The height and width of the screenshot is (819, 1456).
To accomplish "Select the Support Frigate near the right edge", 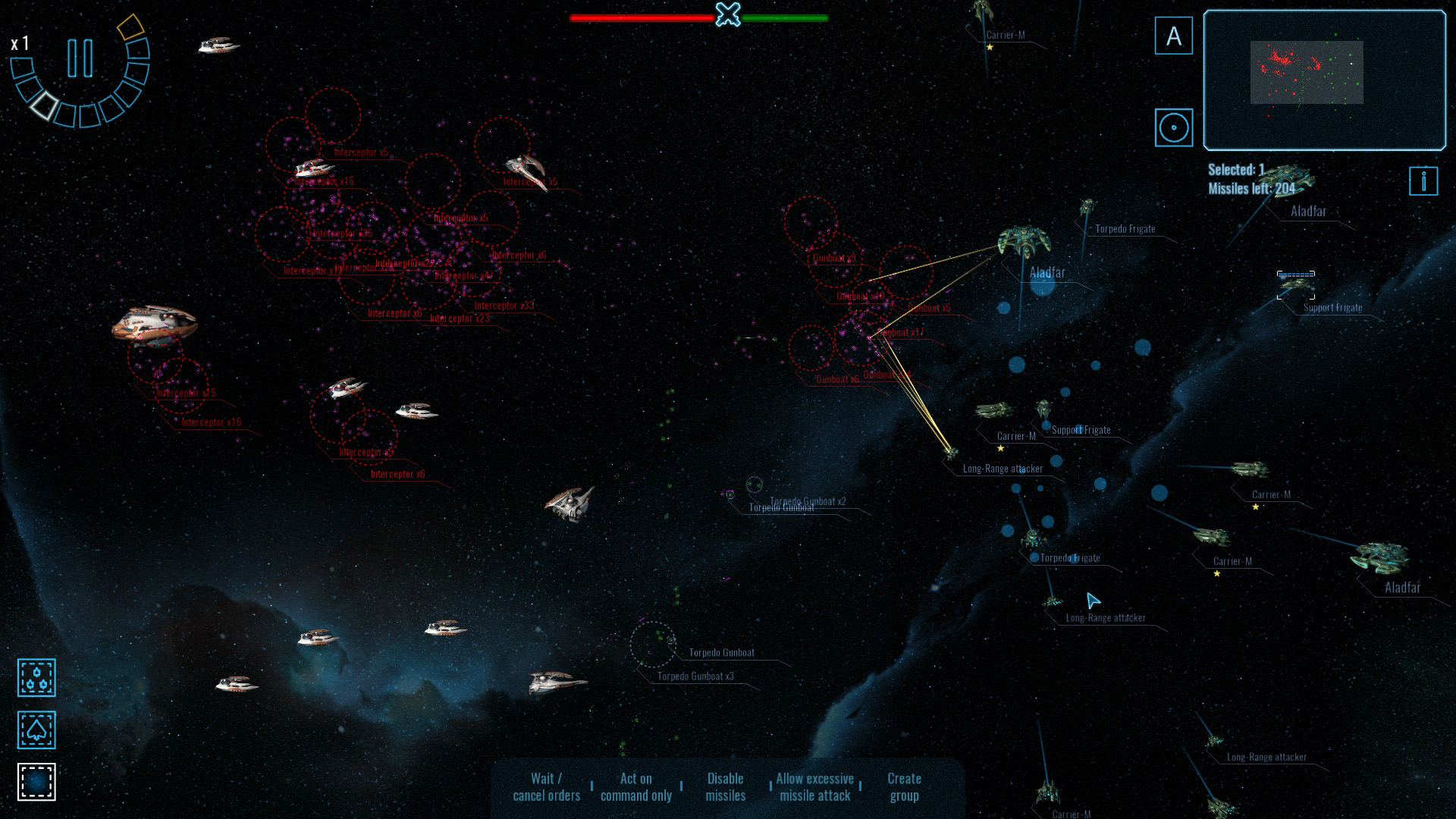I will (1334, 308).
